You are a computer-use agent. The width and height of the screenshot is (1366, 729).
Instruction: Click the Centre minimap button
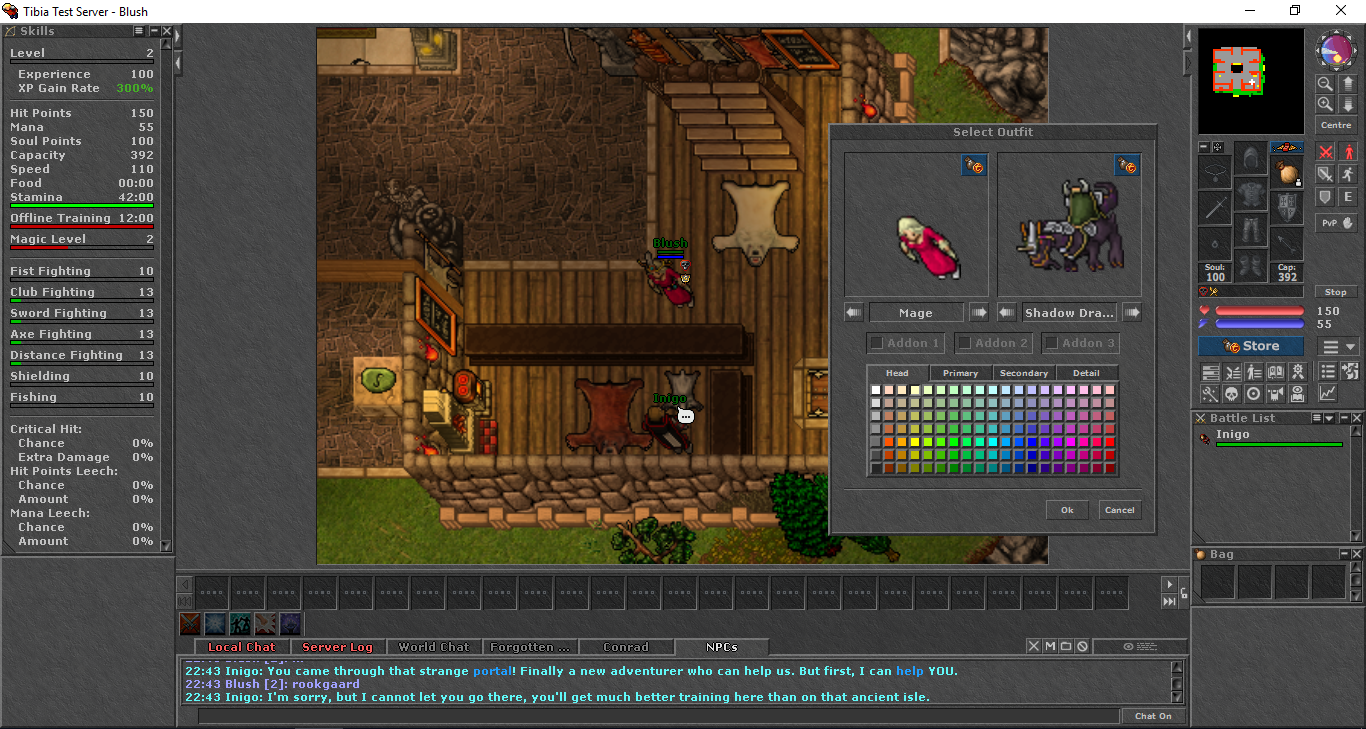1336,125
